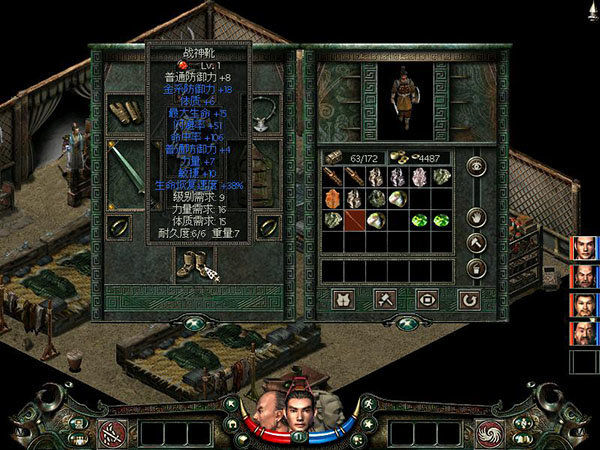
Task: Activate the right red swirl skill icon
Action: [x=491, y=433]
